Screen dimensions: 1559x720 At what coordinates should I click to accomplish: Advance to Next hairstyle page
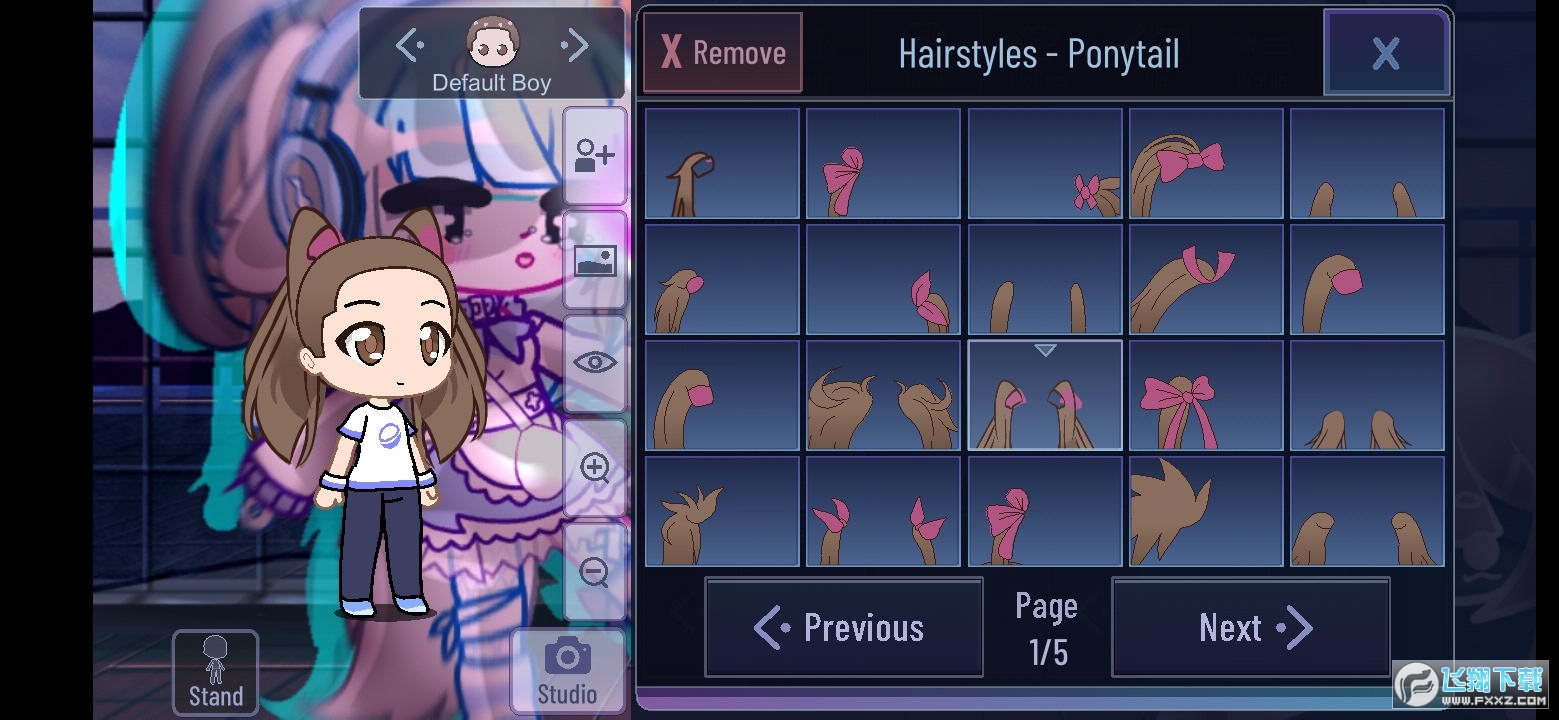[1249, 627]
